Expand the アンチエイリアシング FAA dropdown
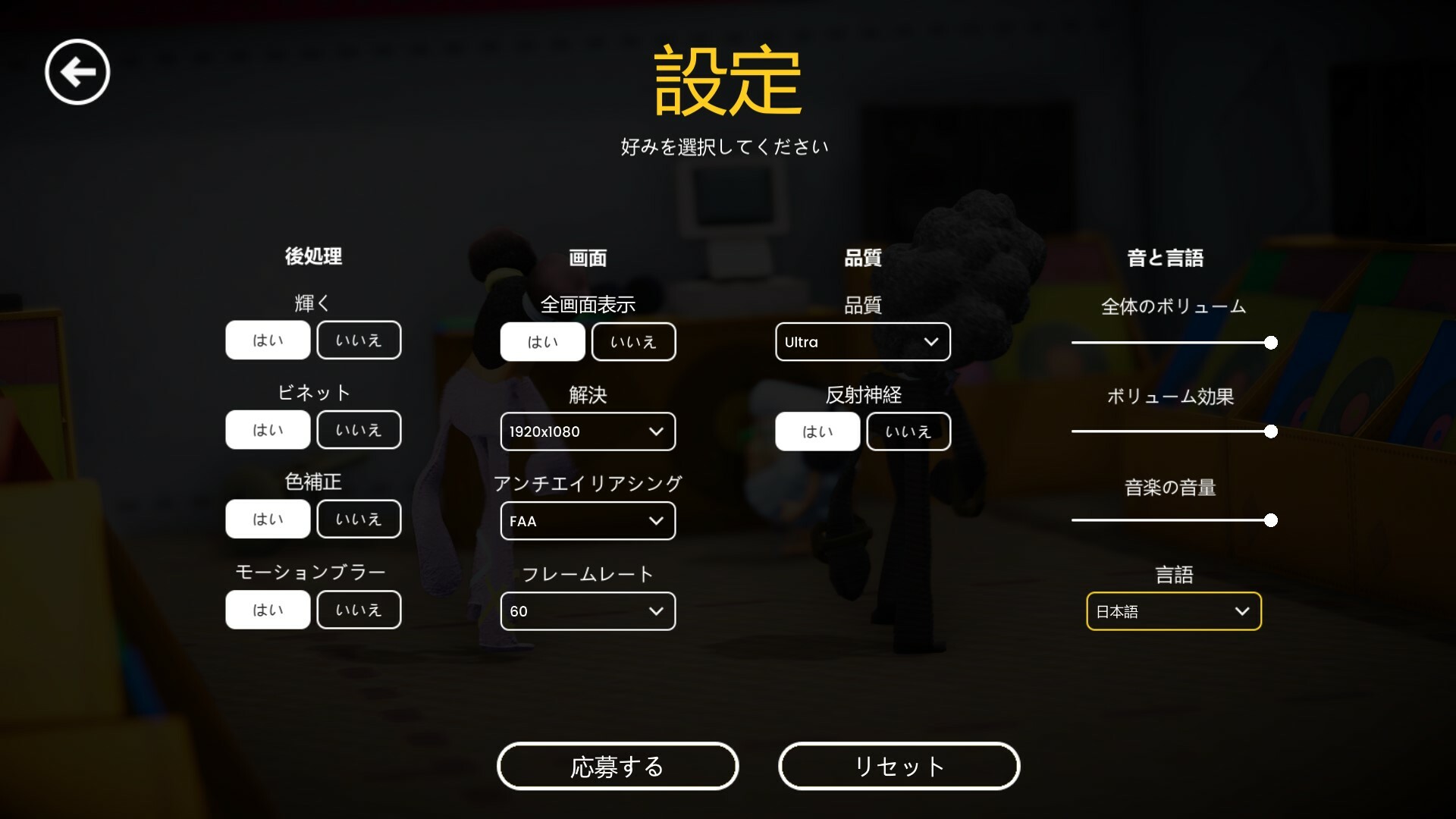This screenshot has width=1456, height=819. tap(588, 521)
